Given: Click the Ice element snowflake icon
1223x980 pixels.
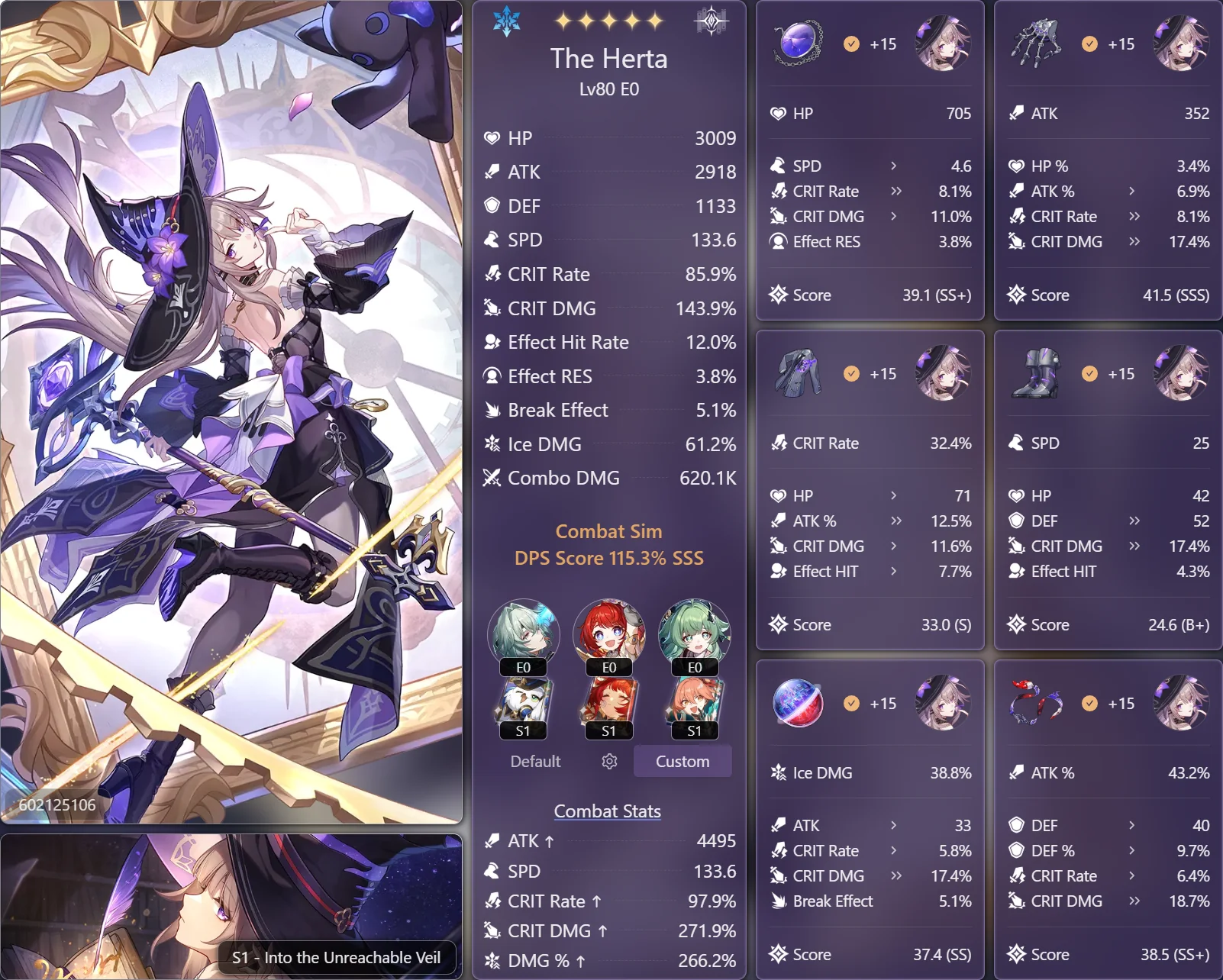Looking at the screenshot, I should 507,22.
